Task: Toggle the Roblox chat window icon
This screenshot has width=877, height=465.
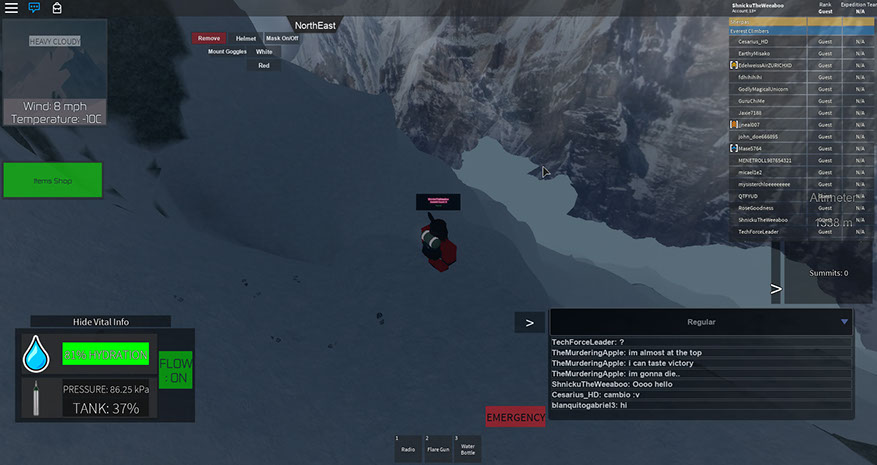Action: click(34, 7)
